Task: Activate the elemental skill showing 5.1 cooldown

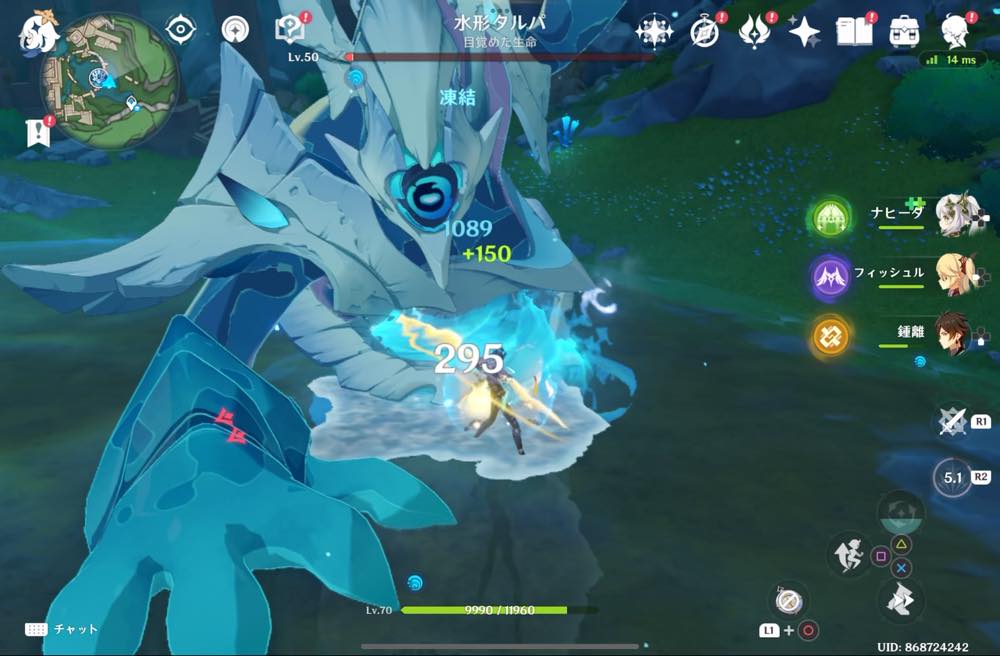Action: 953,478
